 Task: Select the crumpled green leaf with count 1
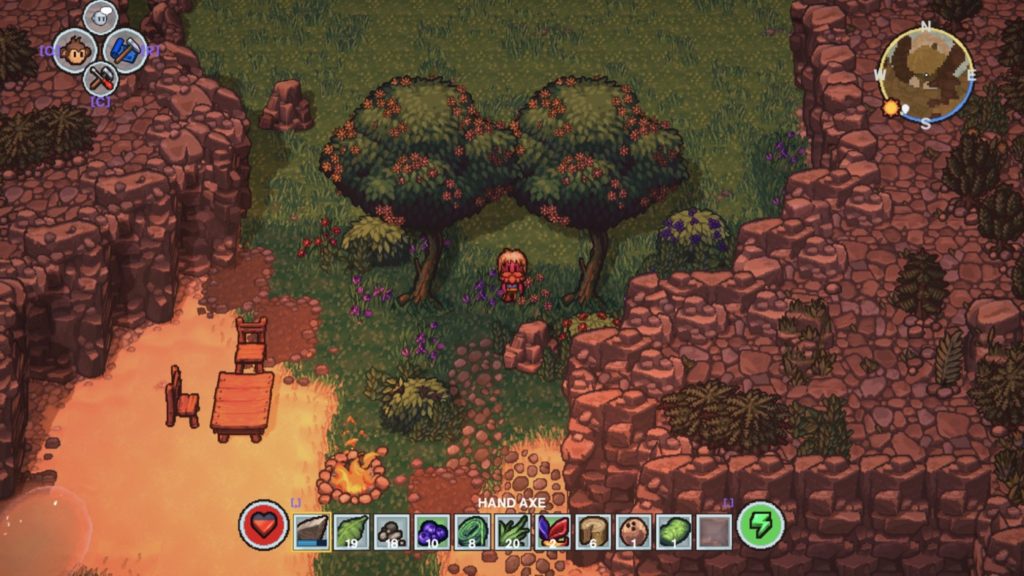tap(674, 530)
